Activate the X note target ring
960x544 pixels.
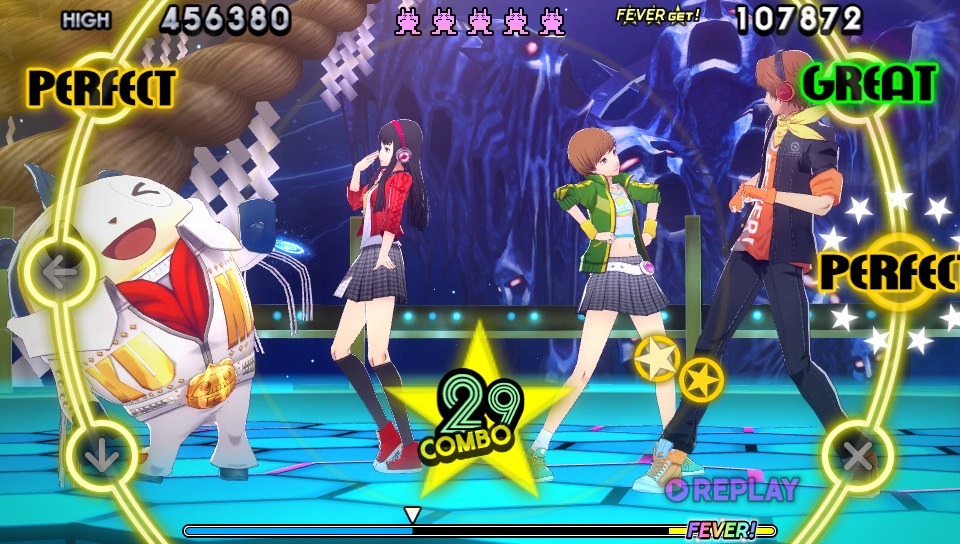(x=857, y=457)
